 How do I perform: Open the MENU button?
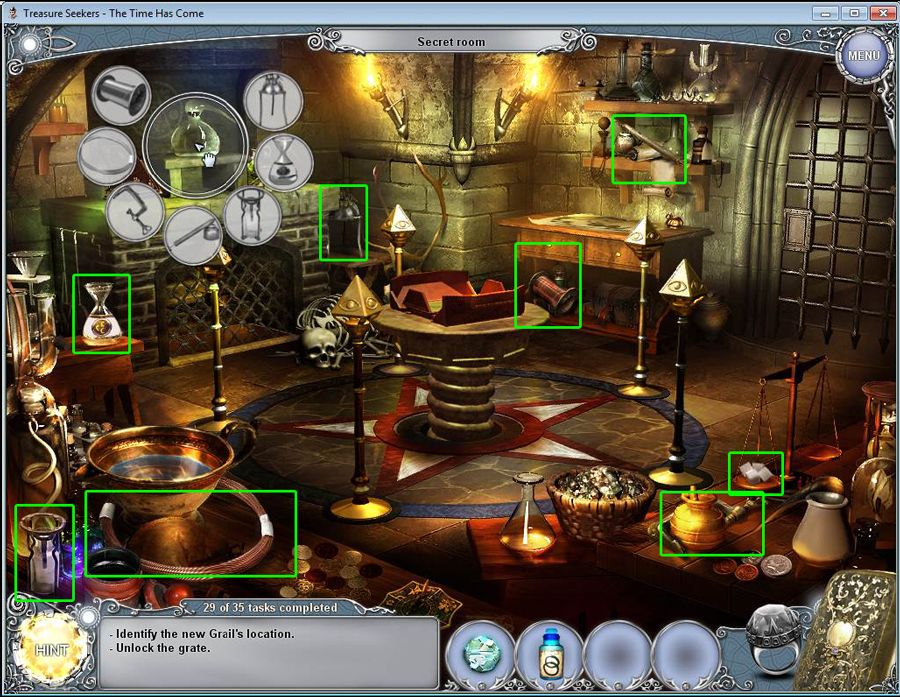point(862,55)
